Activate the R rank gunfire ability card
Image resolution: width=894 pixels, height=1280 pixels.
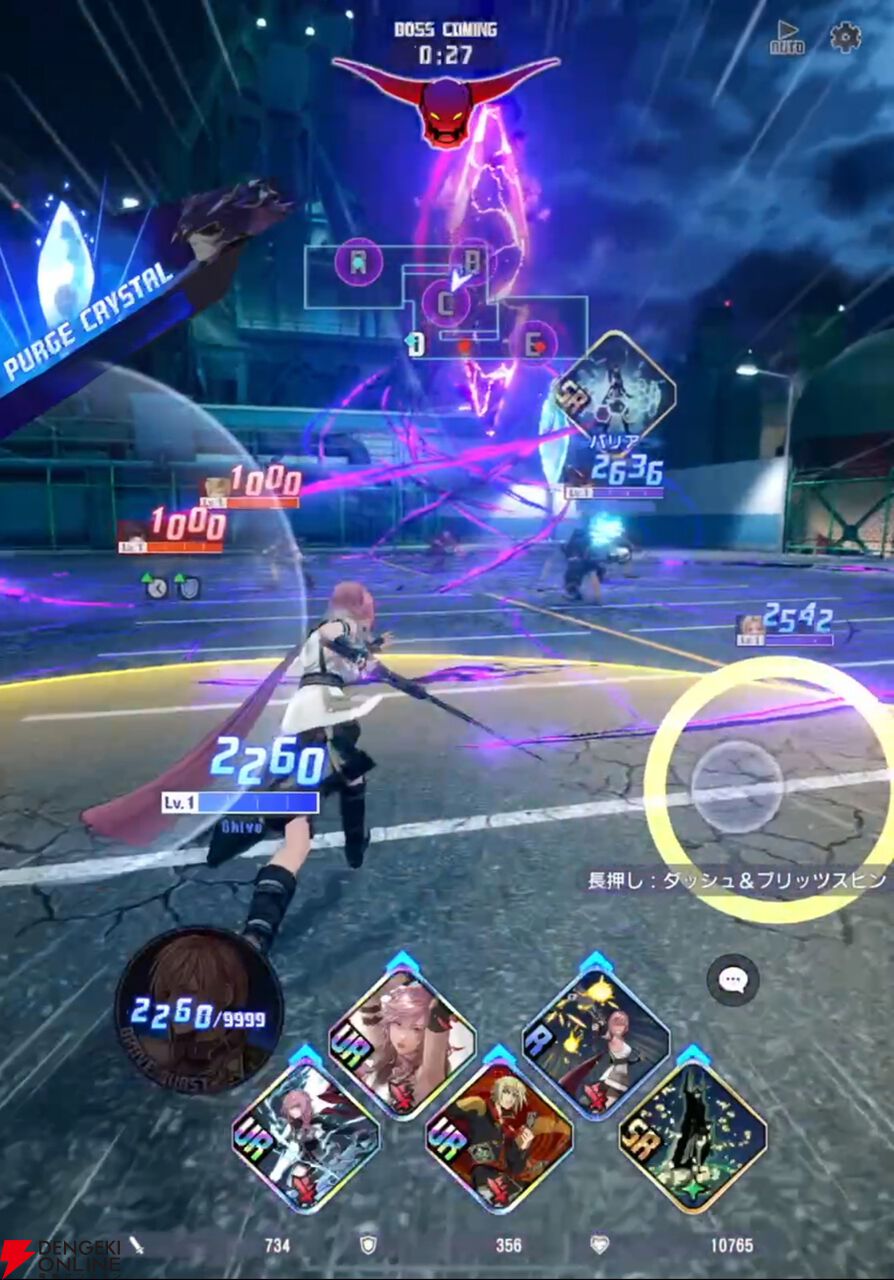click(x=596, y=1041)
